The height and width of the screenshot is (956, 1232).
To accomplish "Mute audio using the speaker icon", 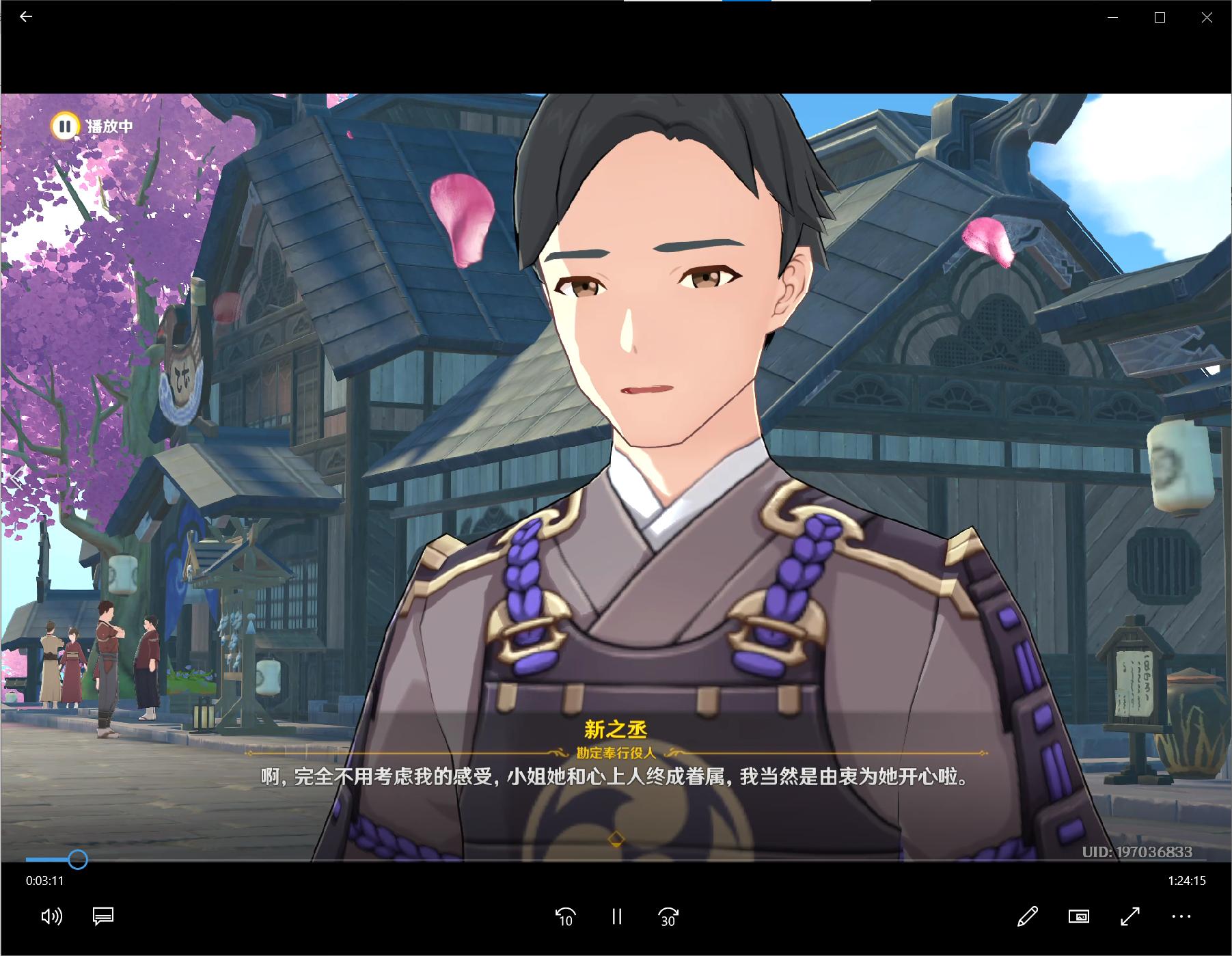I will [52, 916].
